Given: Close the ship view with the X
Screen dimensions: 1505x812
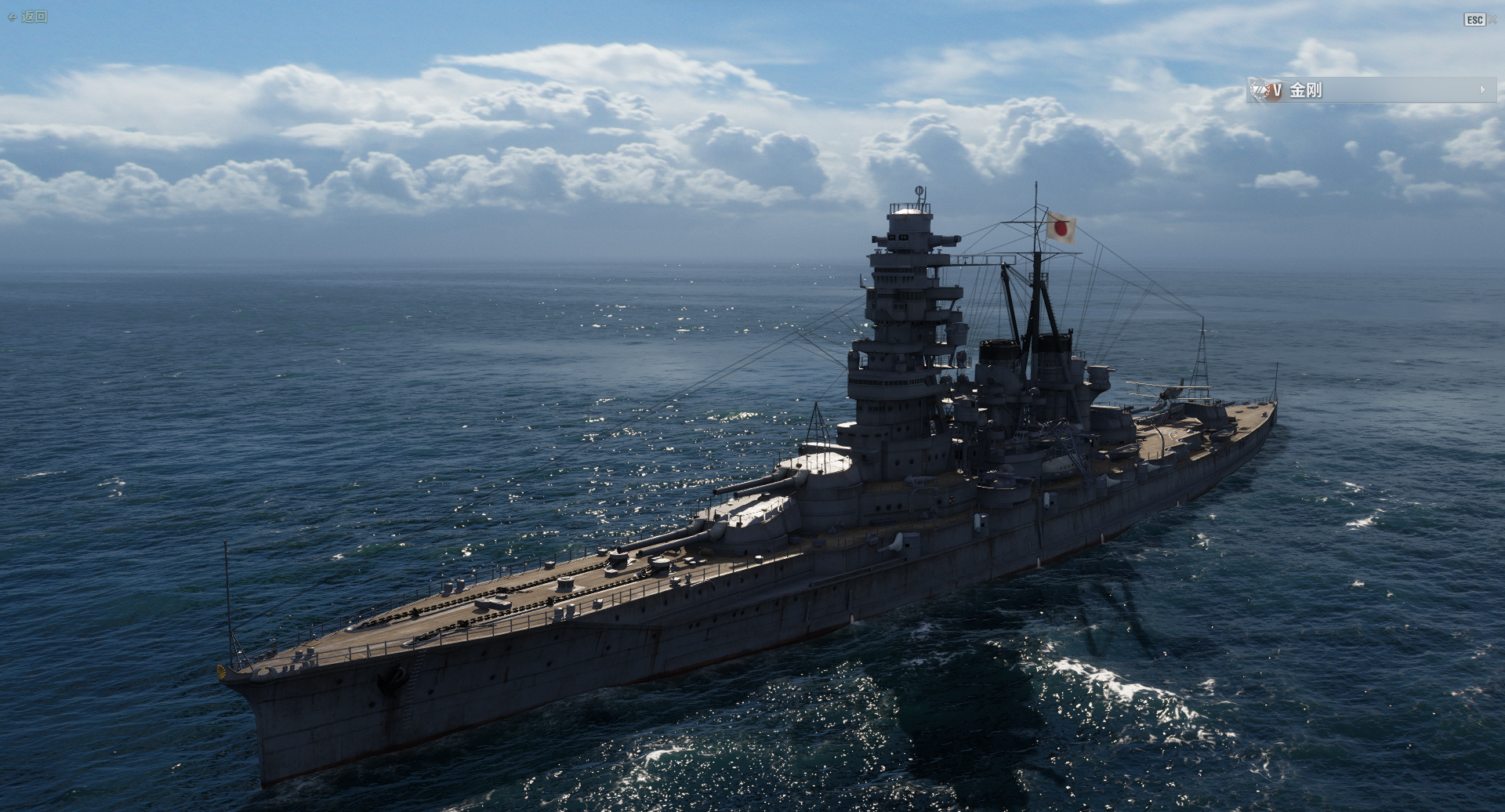Looking at the screenshot, I should (x=1492, y=20).
